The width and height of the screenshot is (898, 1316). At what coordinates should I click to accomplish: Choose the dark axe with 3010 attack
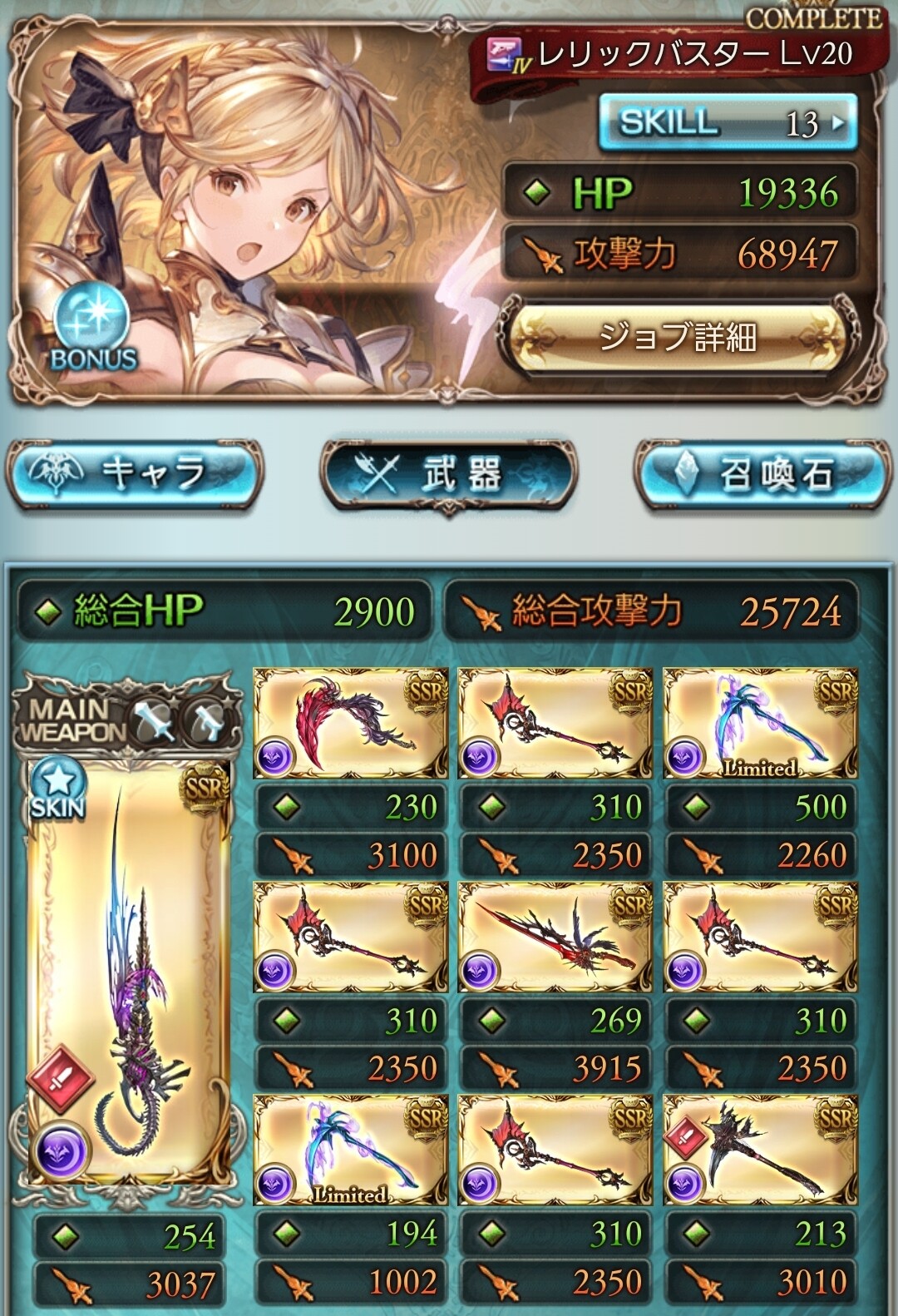click(x=760, y=1150)
